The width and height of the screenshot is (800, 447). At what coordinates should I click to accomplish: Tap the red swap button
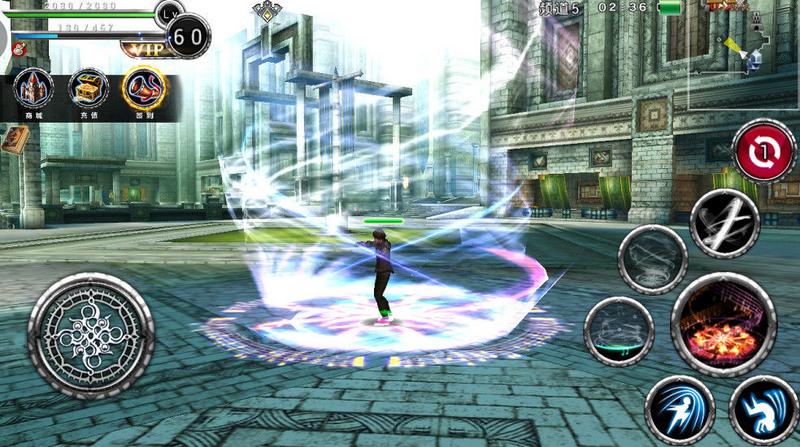[764, 152]
